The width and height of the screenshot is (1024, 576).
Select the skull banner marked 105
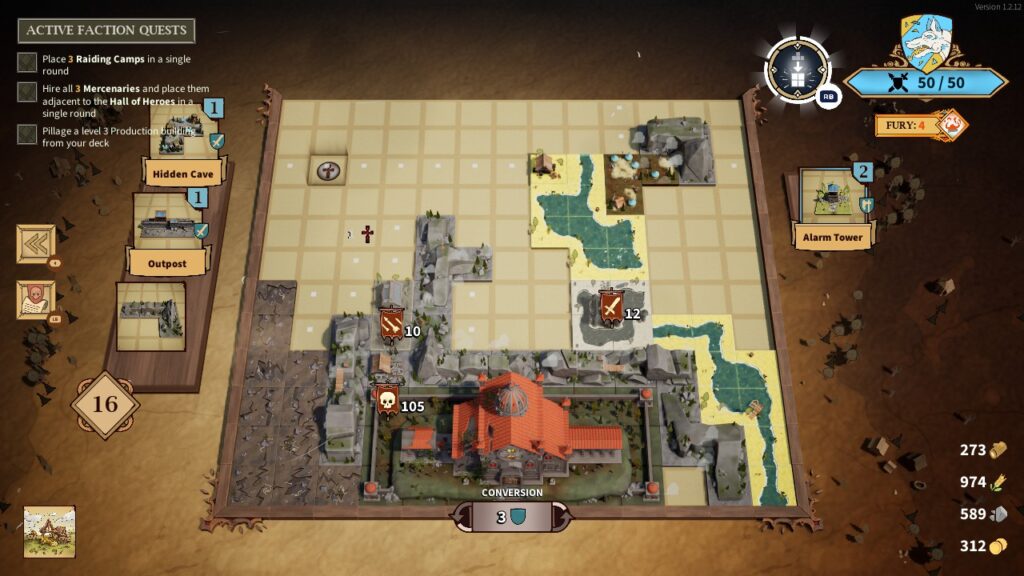point(387,402)
